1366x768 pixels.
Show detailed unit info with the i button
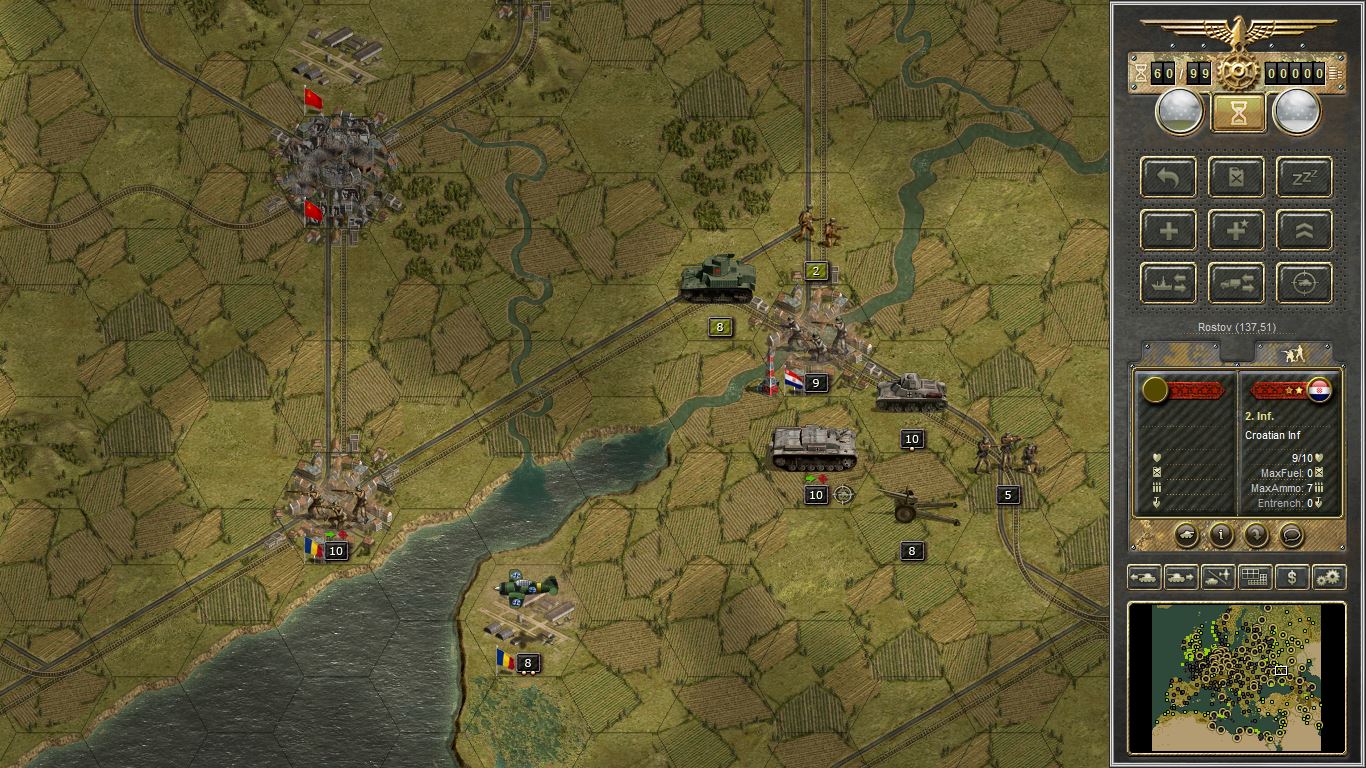(1221, 536)
